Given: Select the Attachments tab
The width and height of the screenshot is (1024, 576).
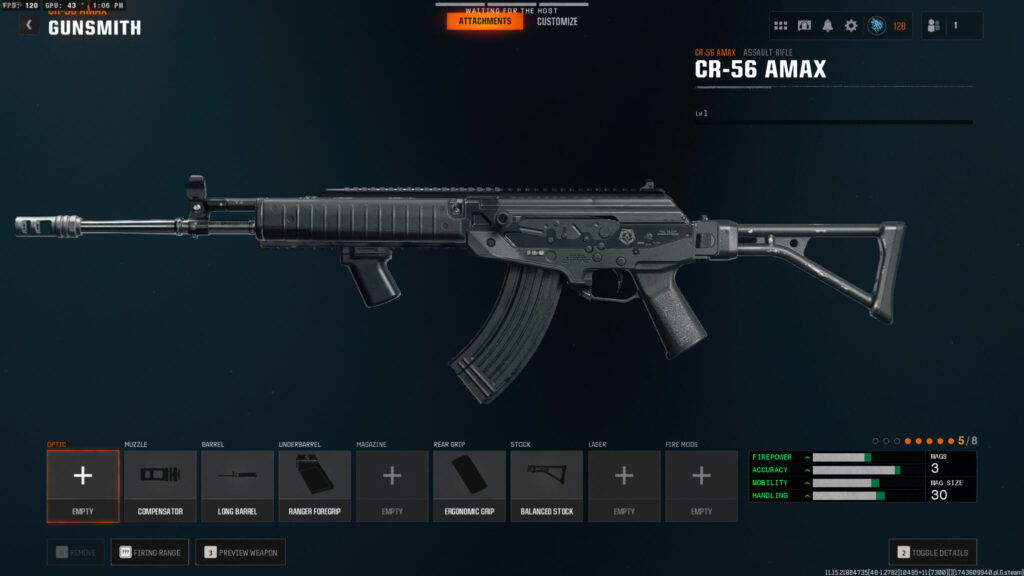Looking at the screenshot, I should coord(485,21).
